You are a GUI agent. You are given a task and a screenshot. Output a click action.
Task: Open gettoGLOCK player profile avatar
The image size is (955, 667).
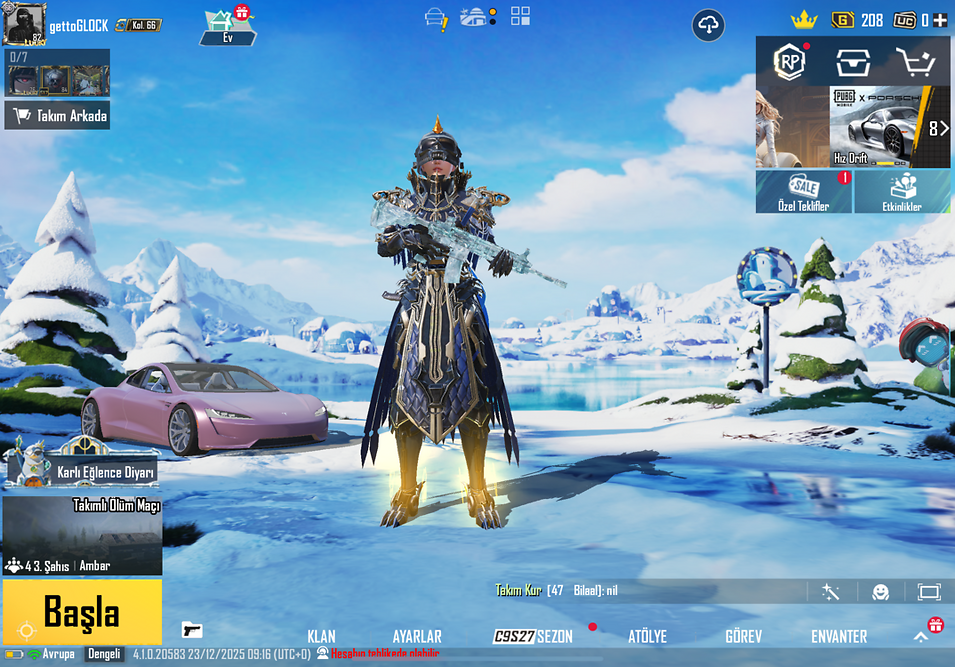coord(24,22)
